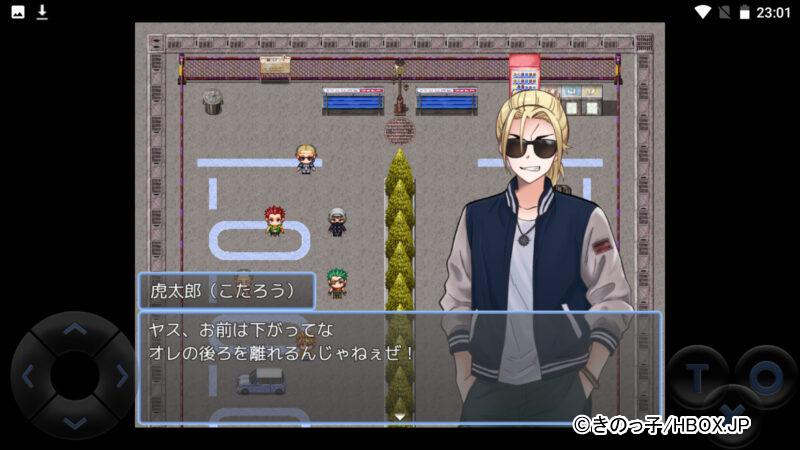Tap the round T virtual button

(696, 375)
